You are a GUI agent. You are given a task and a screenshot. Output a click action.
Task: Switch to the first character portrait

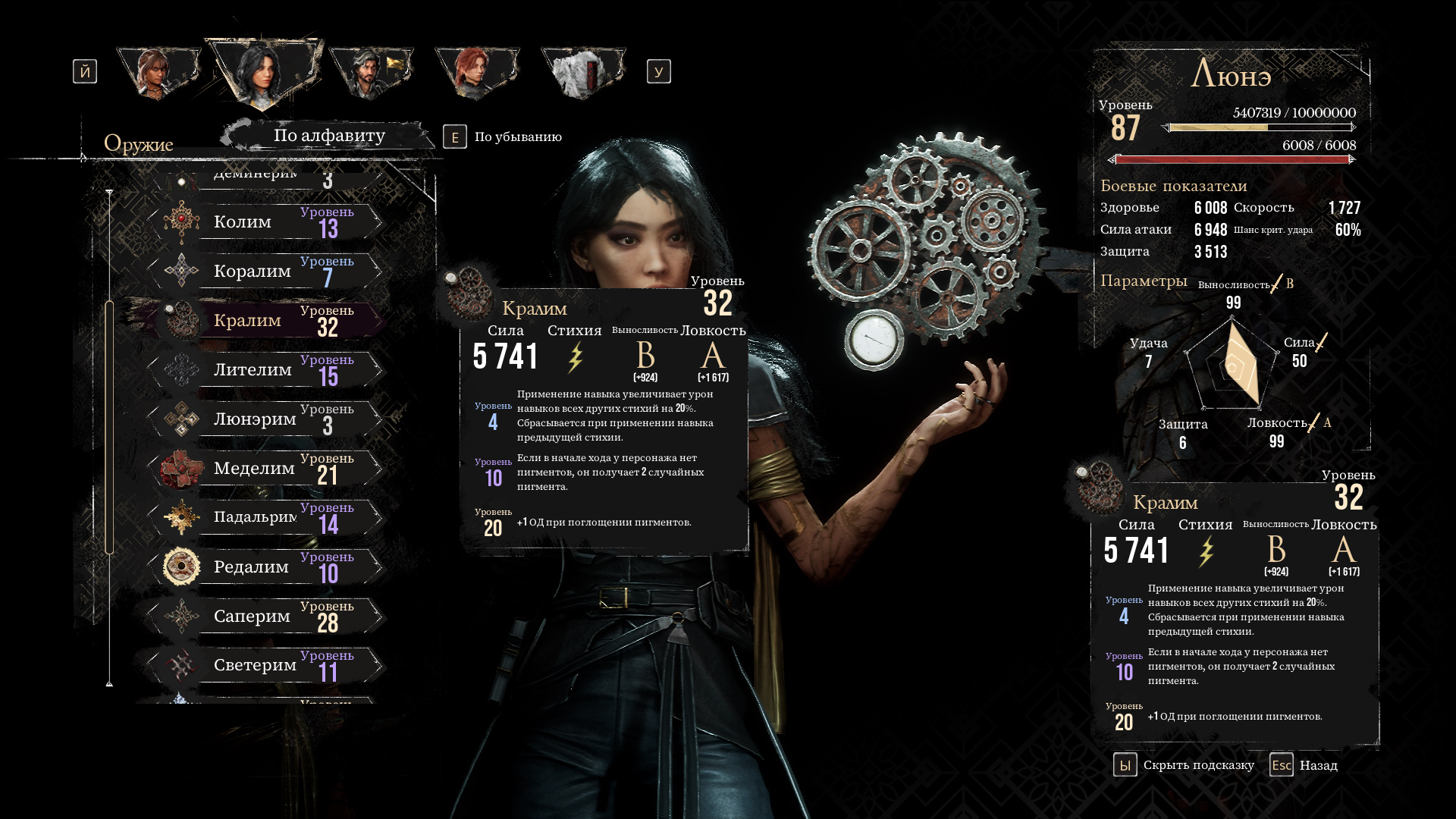click(x=158, y=72)
